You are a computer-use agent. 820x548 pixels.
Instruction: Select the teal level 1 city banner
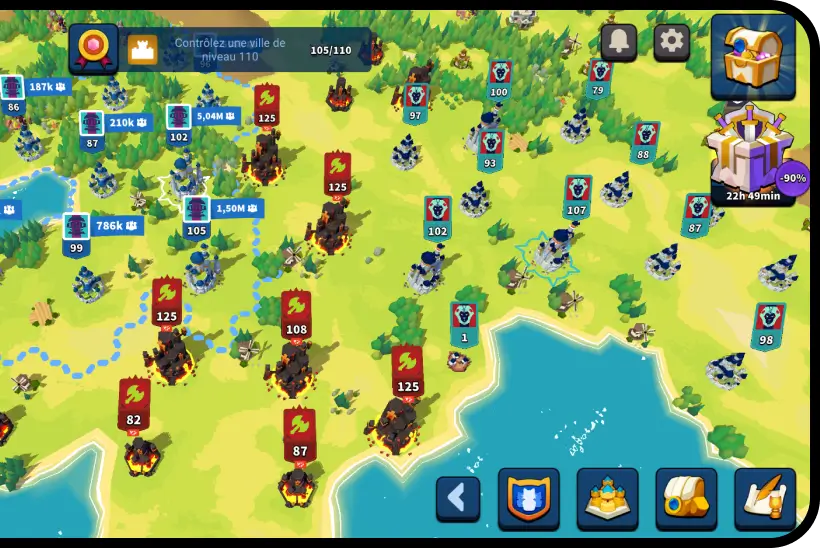pyautogui.click(x=464, y=323)
